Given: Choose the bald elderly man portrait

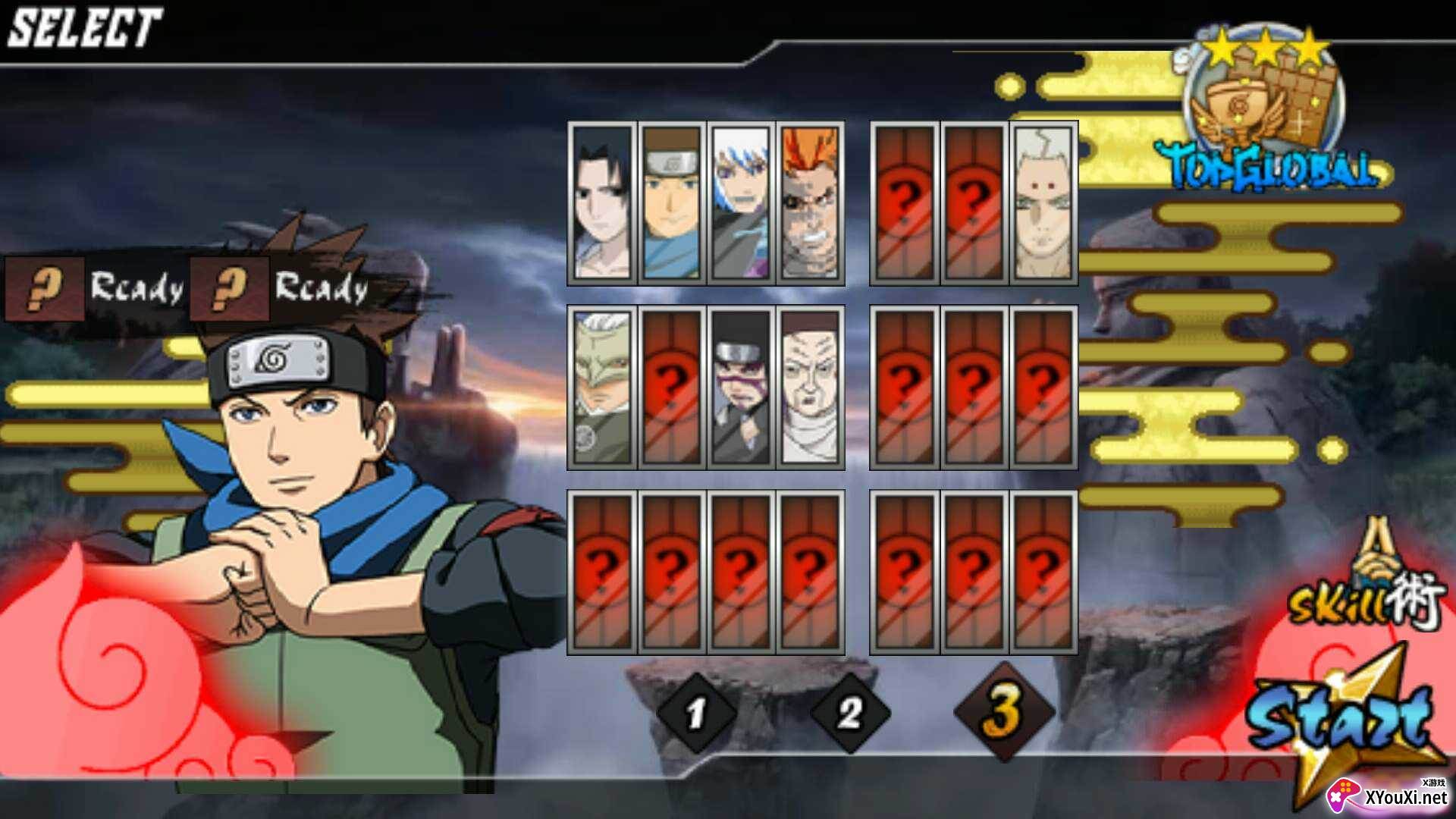Looking at the screenshot, I should [810, 388].
